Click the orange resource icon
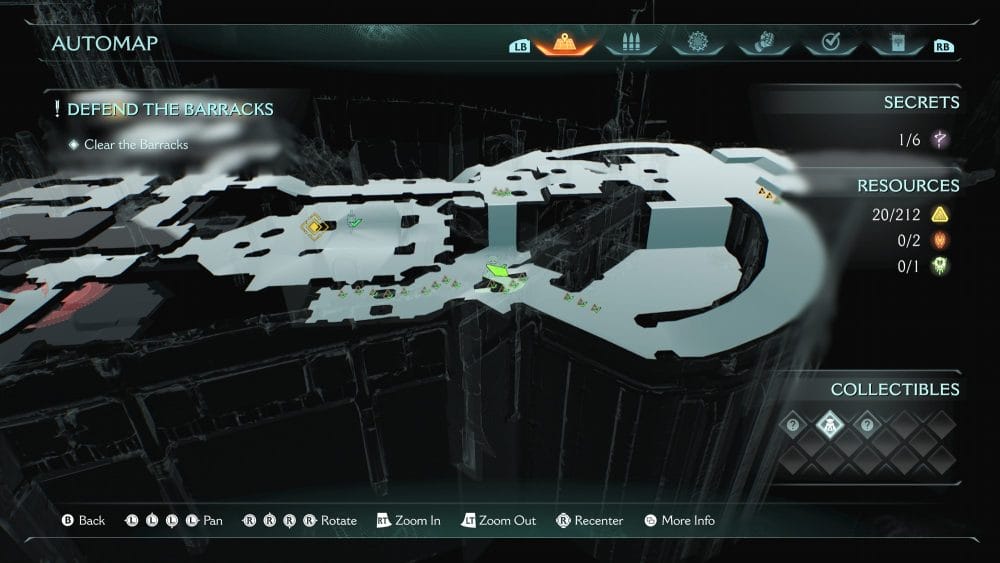The image size is (1000, 563). 939,240
